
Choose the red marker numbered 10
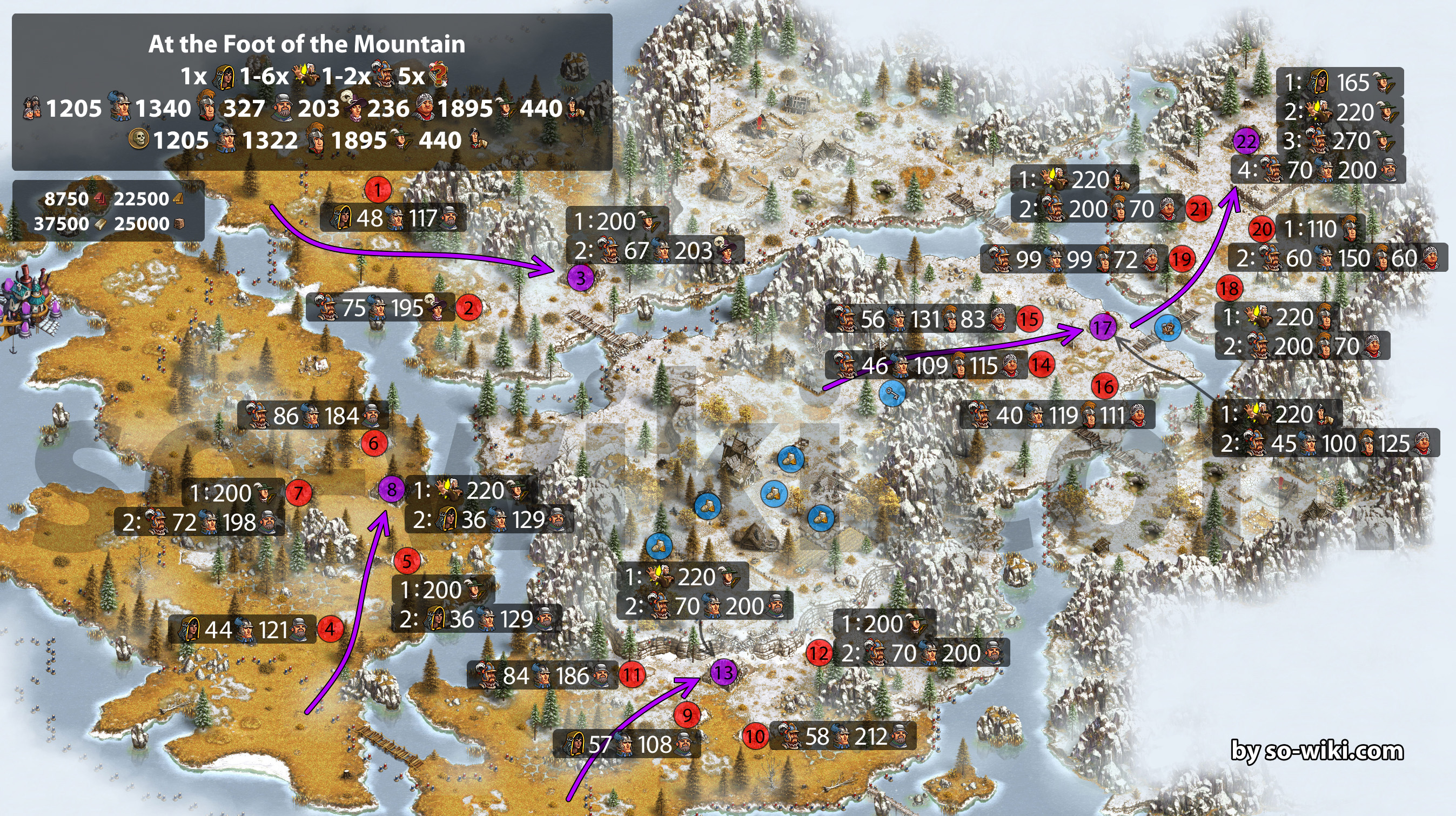(x=755, y=736)
